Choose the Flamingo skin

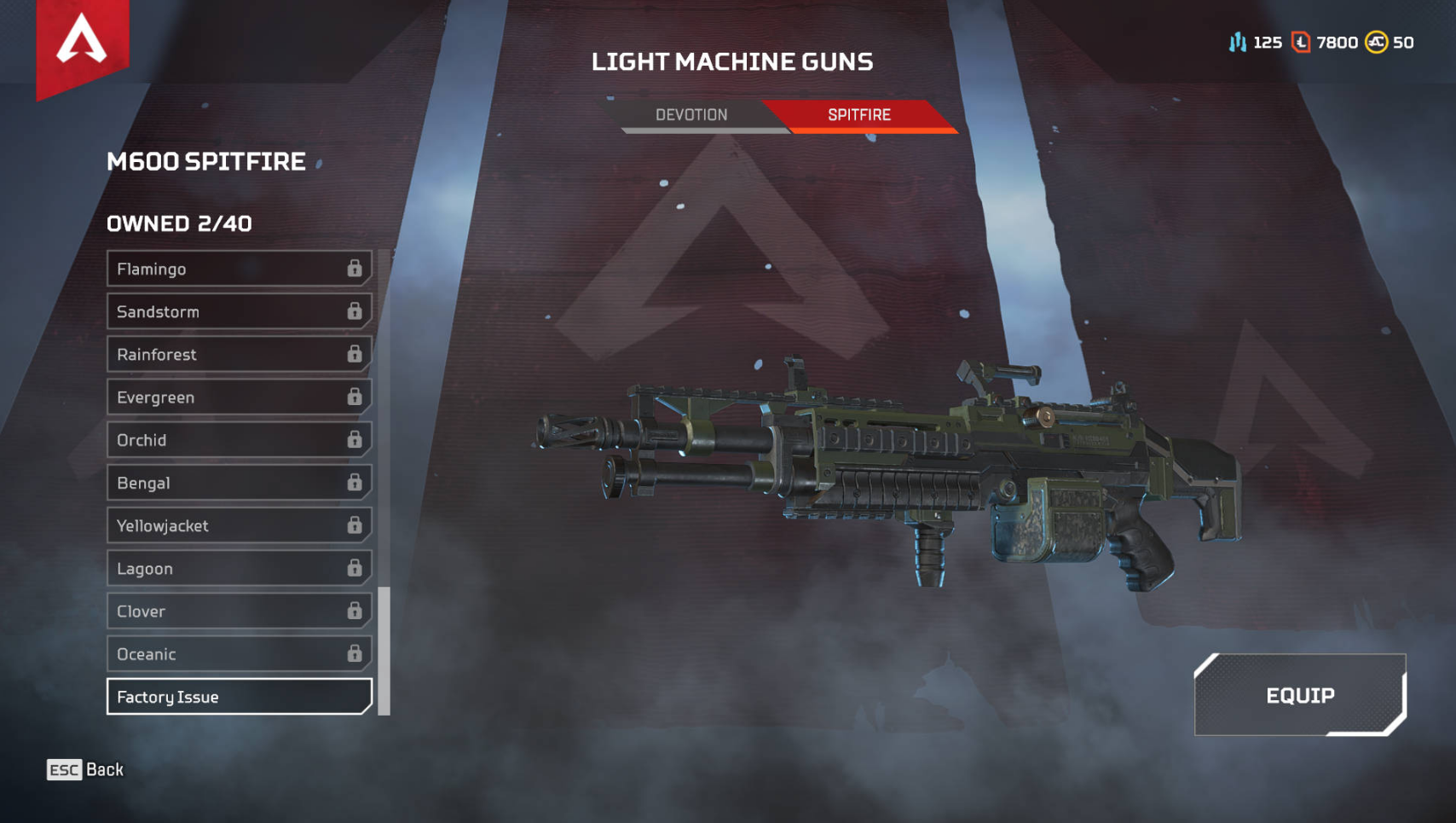click(239, 269)
